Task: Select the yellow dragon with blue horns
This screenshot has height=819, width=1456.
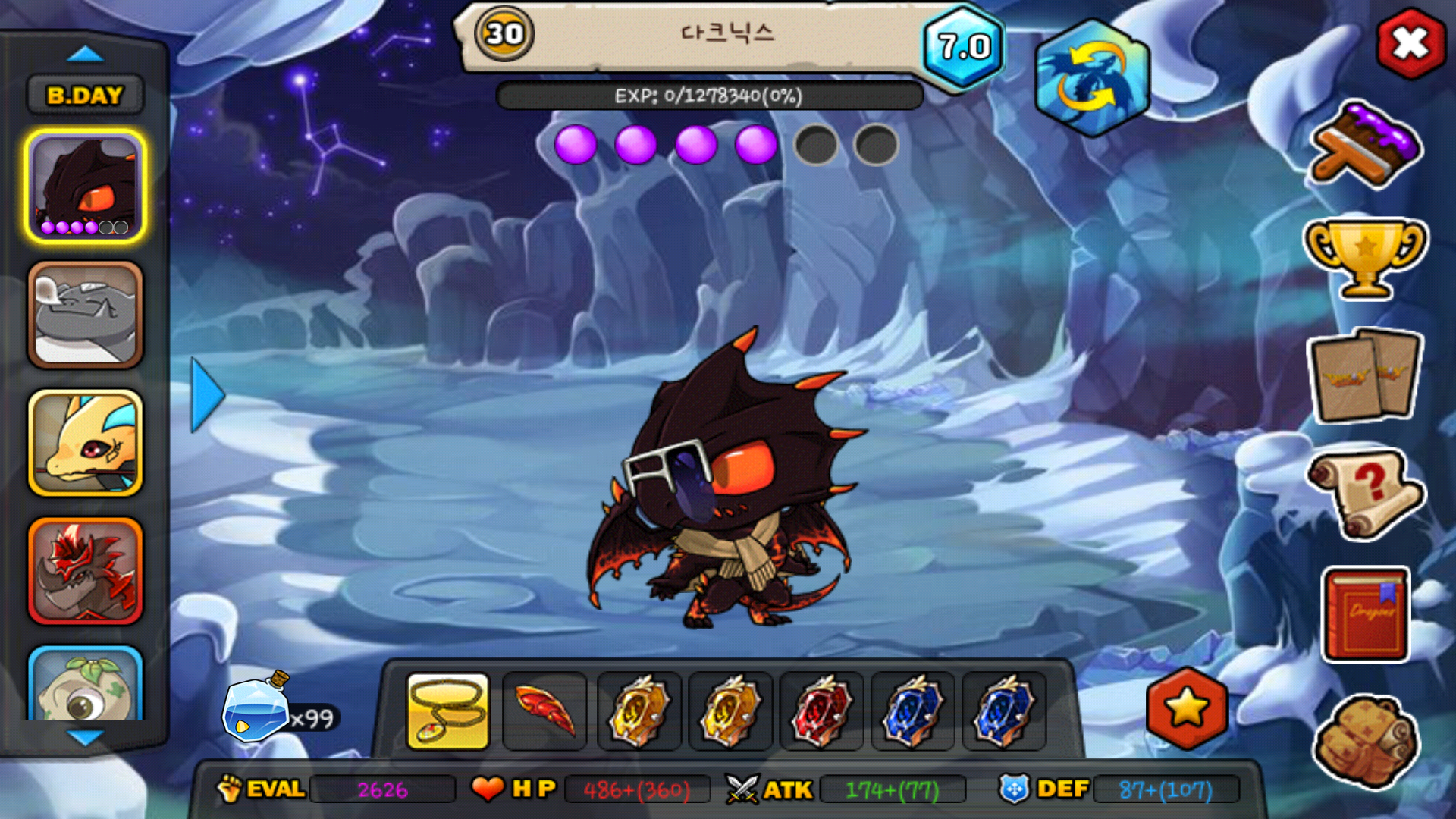Action: (x=85, y=444)
